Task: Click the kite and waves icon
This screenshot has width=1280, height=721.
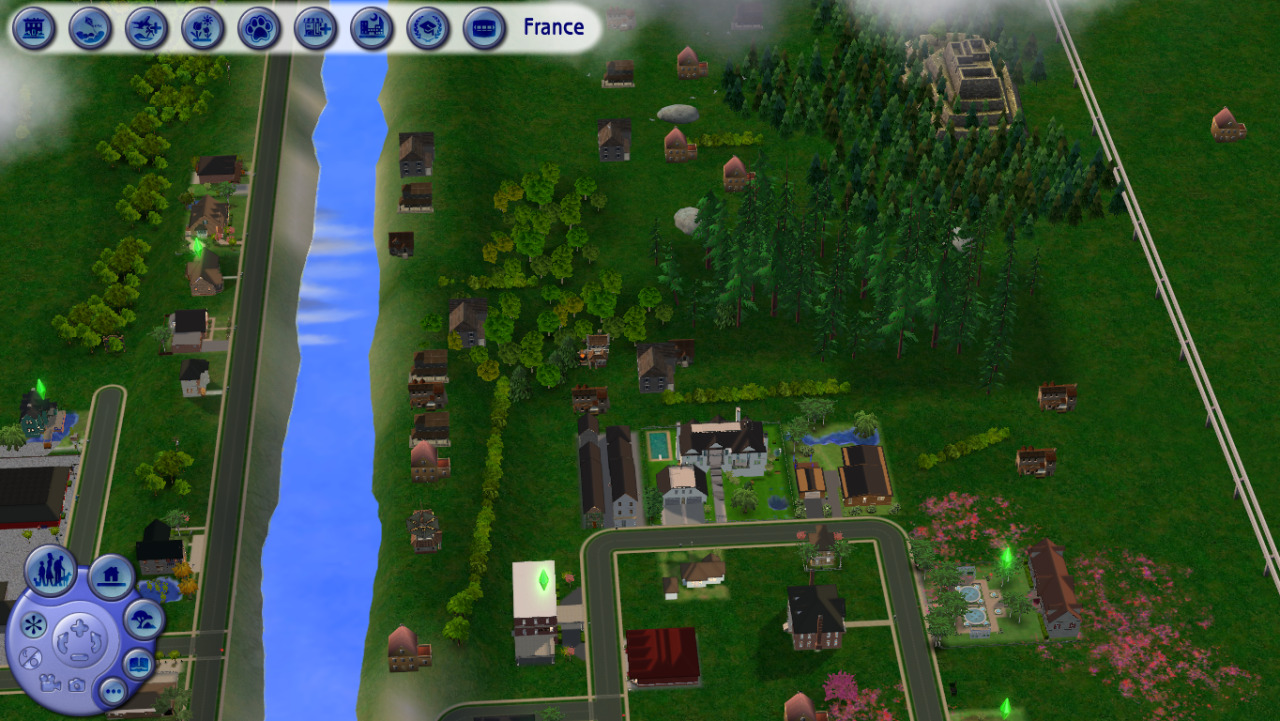Action: (90, 28)
